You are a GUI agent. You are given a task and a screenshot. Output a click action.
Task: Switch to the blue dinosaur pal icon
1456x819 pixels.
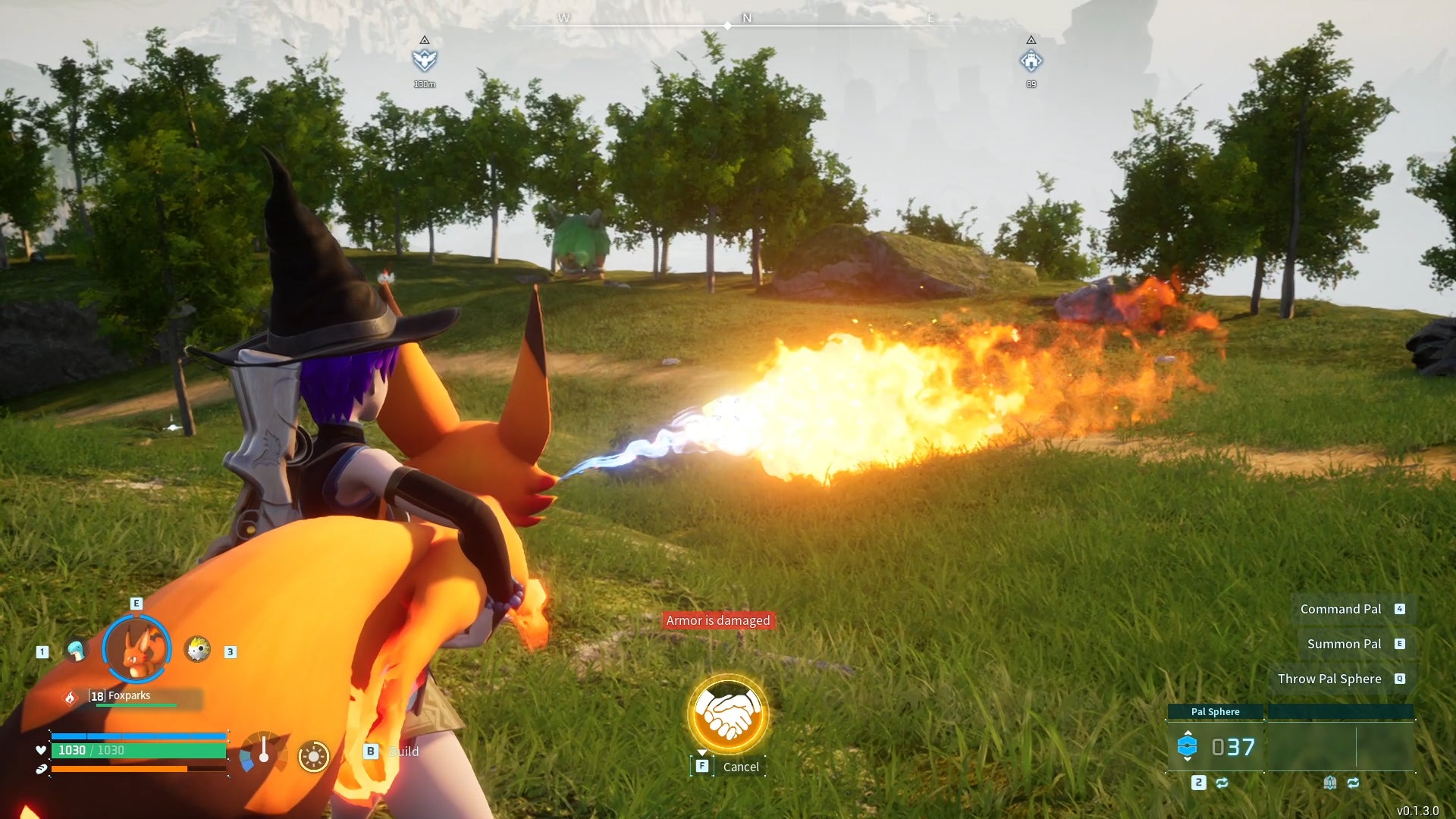point(76,651)
